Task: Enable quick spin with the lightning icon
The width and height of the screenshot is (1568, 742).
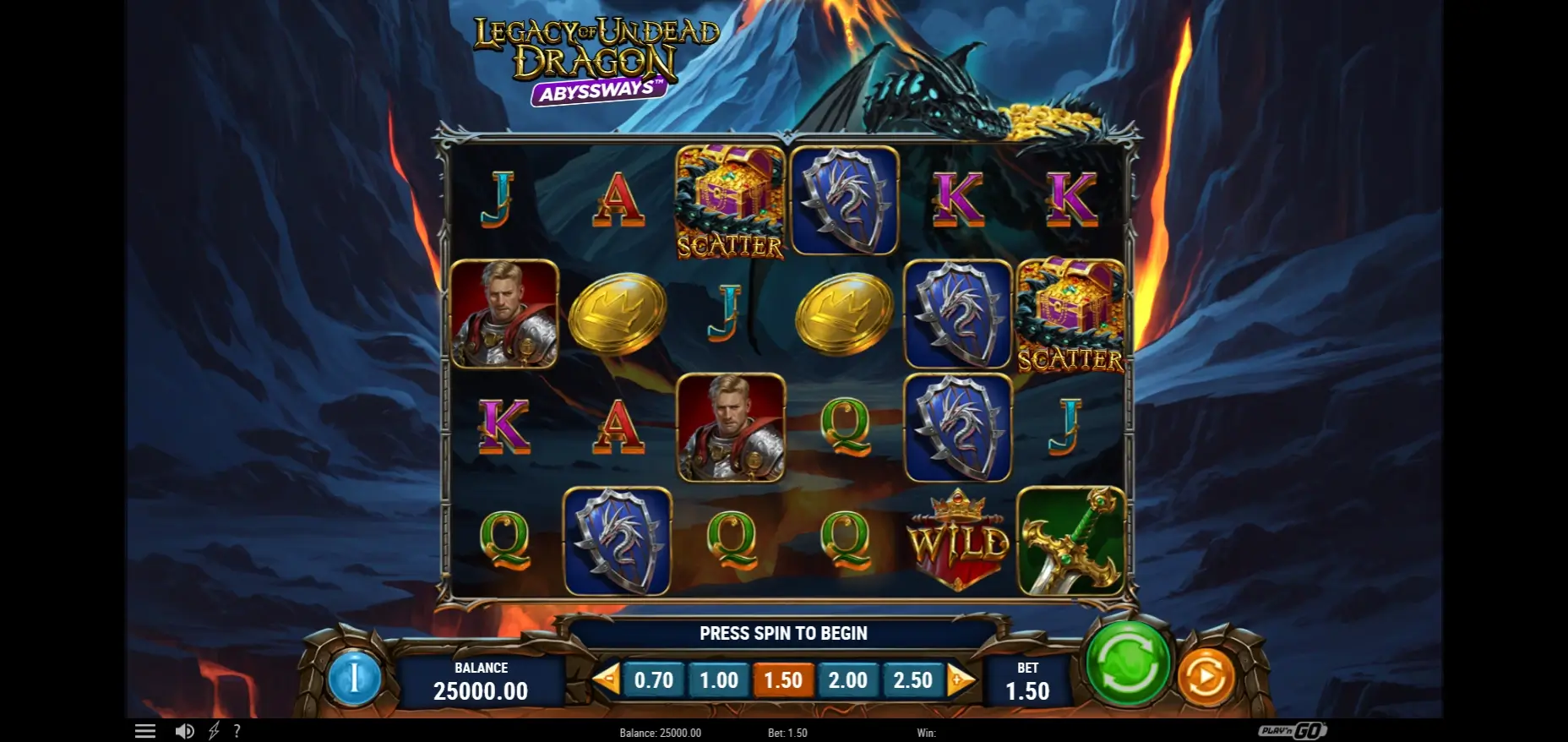Action: coord(213,730)
